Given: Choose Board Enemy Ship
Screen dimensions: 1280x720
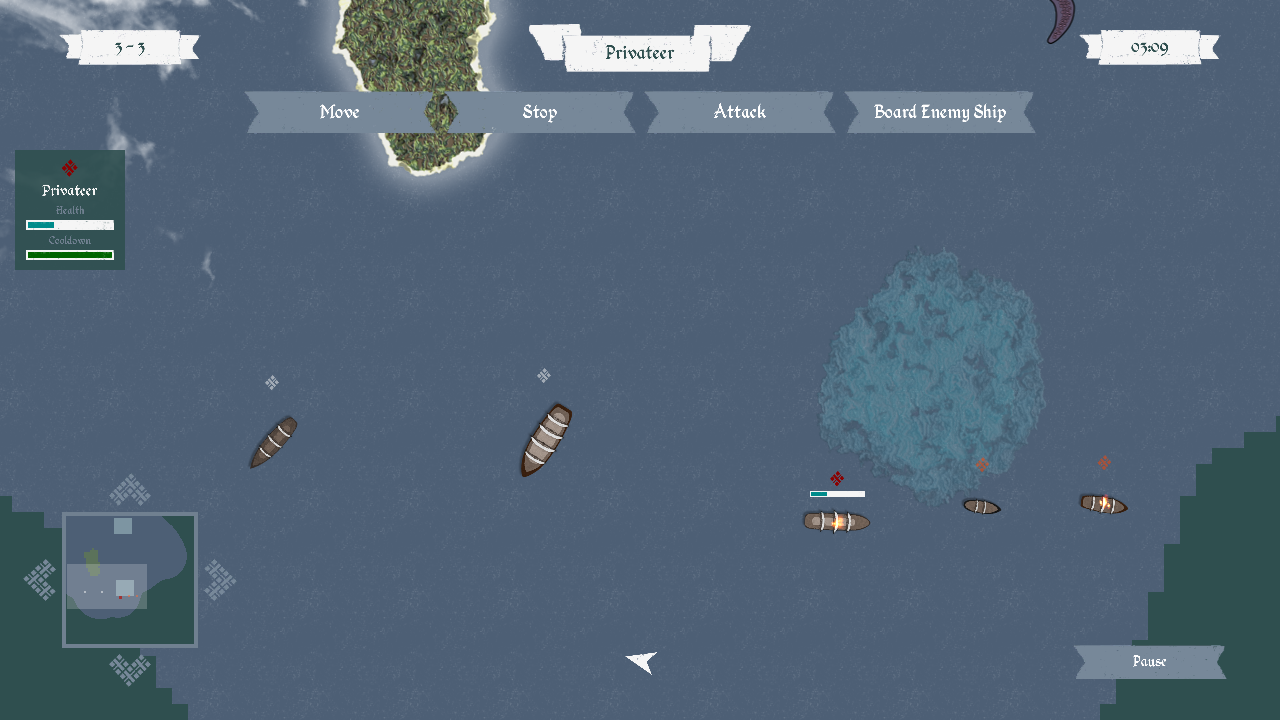Looking at the screenshot, I should 940,112.
